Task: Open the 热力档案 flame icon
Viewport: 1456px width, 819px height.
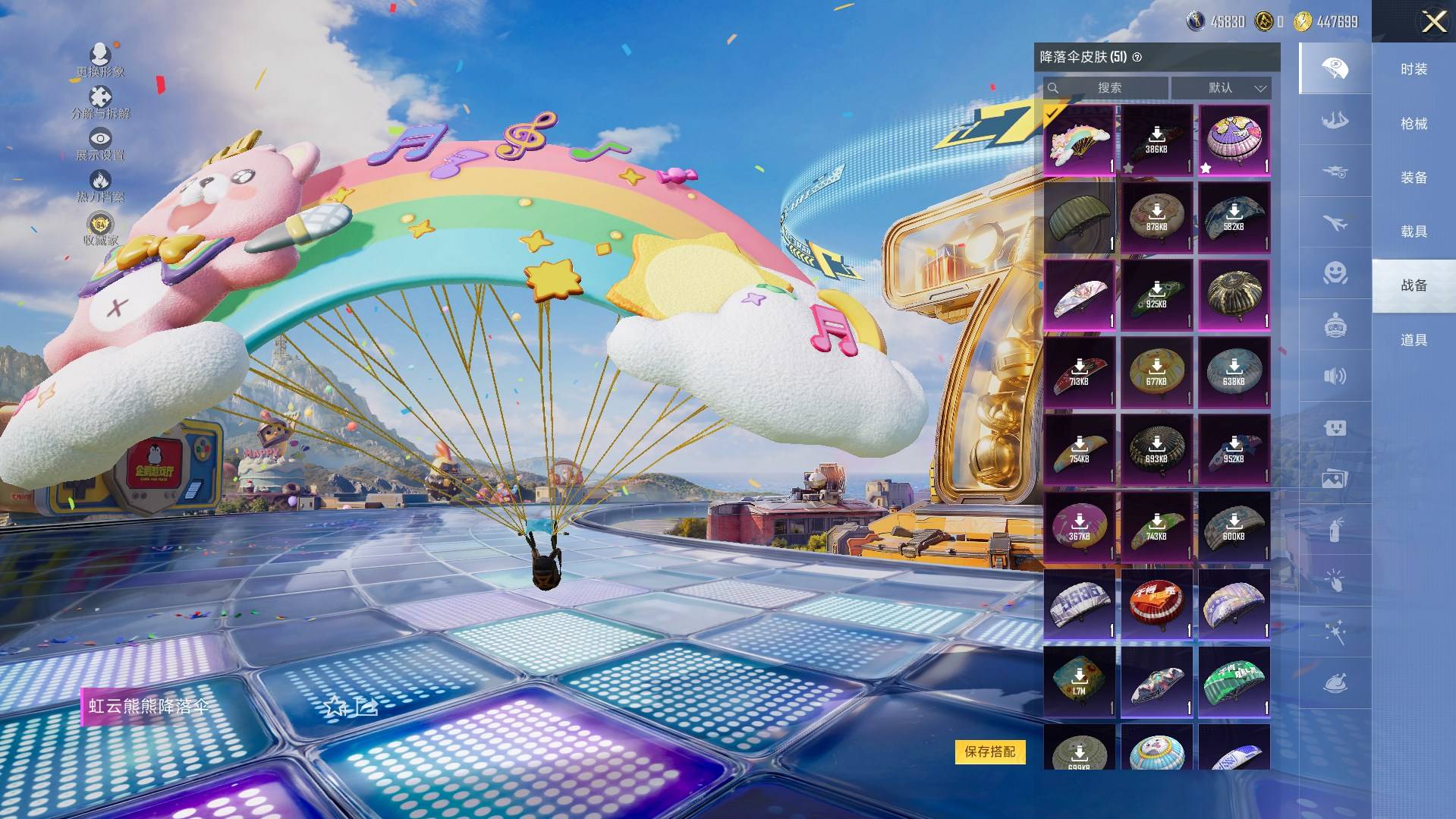Action: [x=100, y=185]
